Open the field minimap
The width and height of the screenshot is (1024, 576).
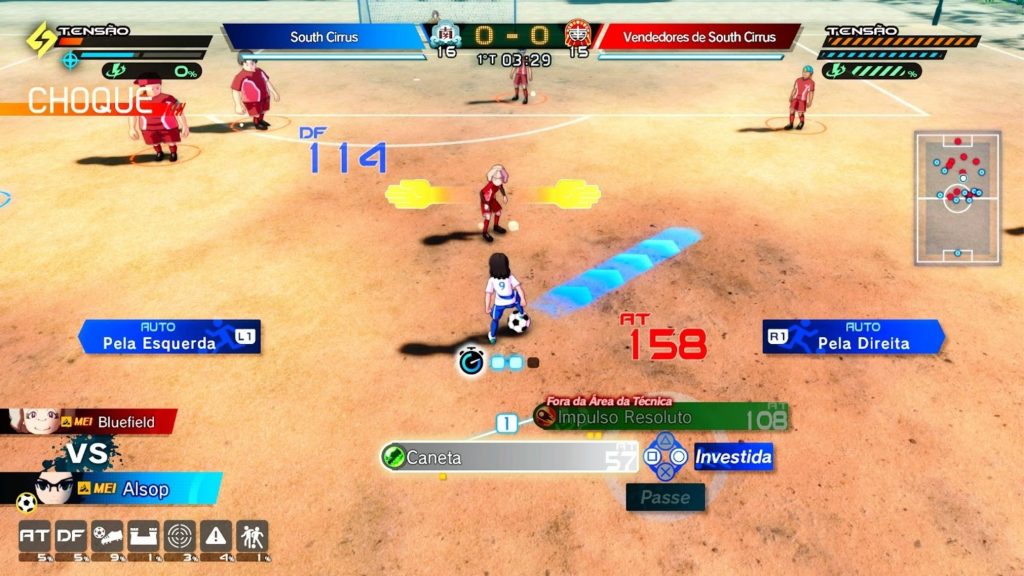click(957, 197)
